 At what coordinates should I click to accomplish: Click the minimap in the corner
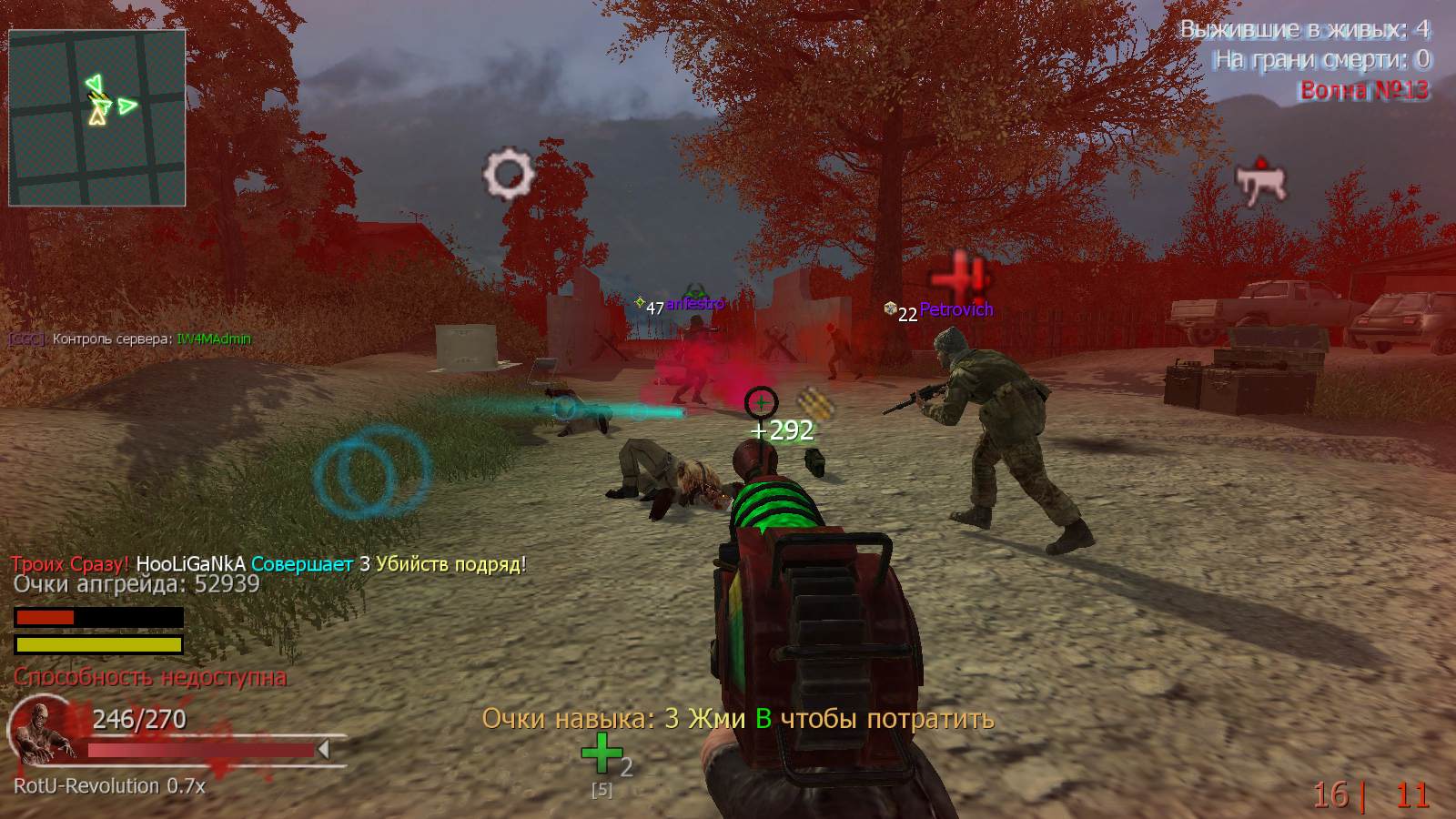[97, 117]
